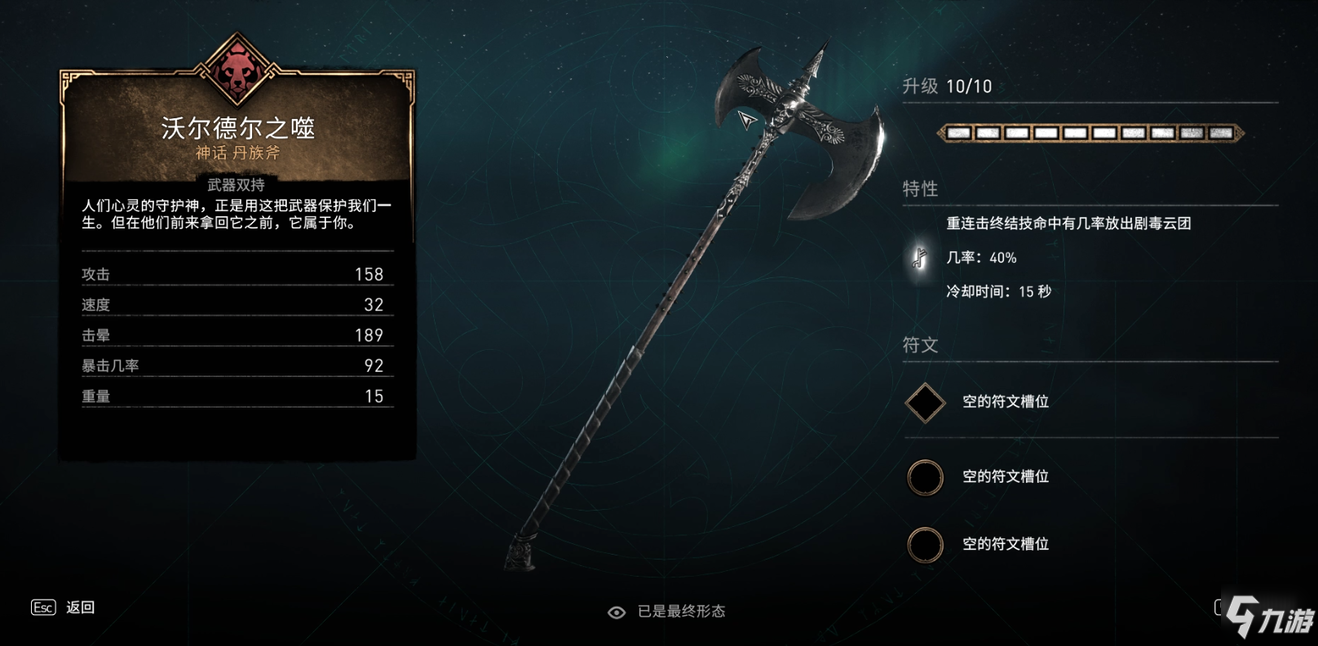Click the glowing perk rune icon
This screenshot has height=646, width=1318.
tap(919, 258)
